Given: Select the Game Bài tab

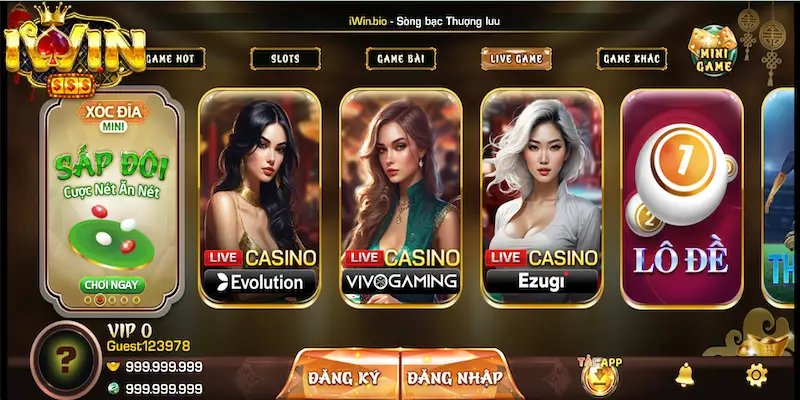Looking at the screenshot, I should [x=402, y=59].
